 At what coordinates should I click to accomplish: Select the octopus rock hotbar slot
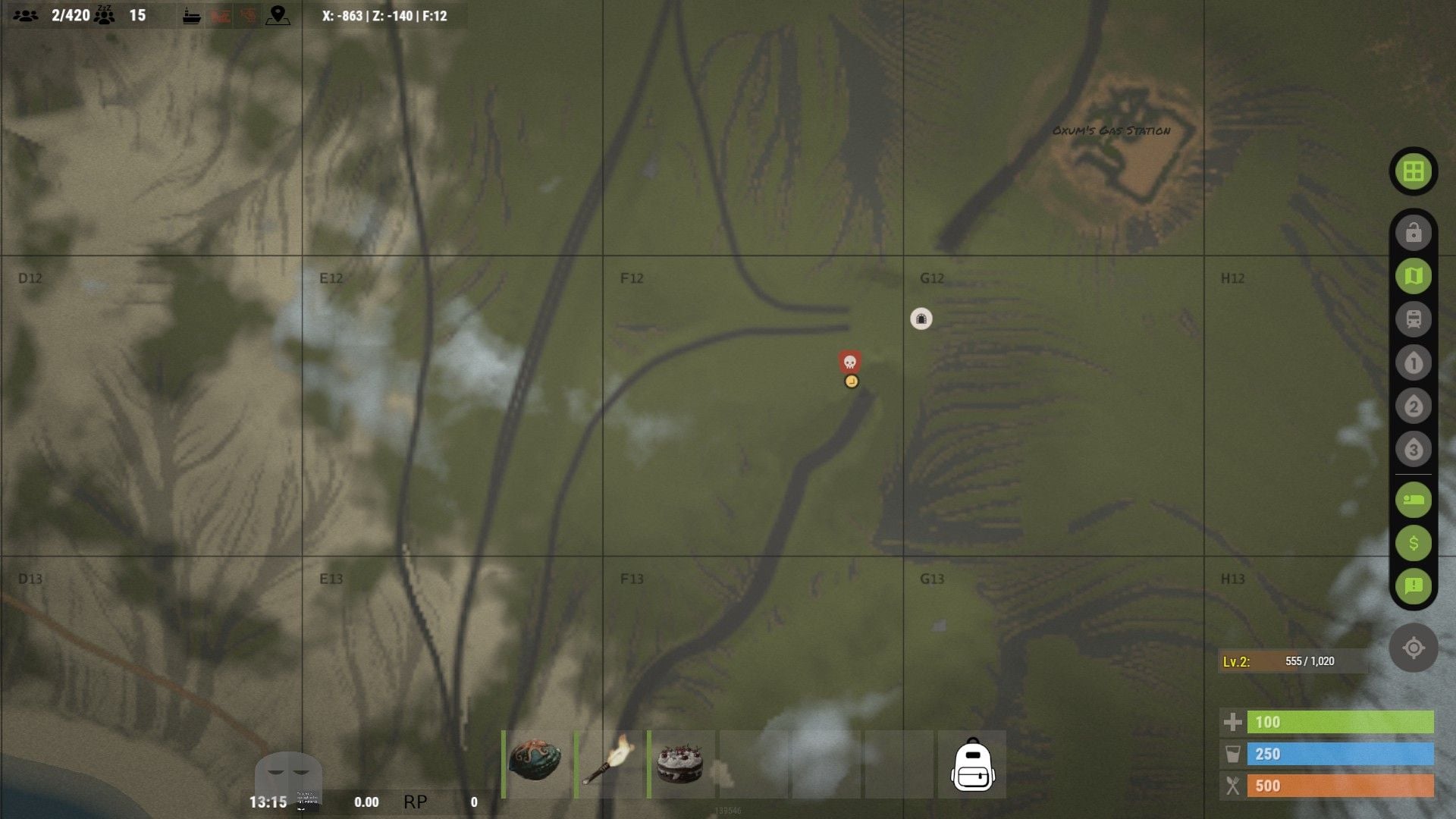pos(535,764)
